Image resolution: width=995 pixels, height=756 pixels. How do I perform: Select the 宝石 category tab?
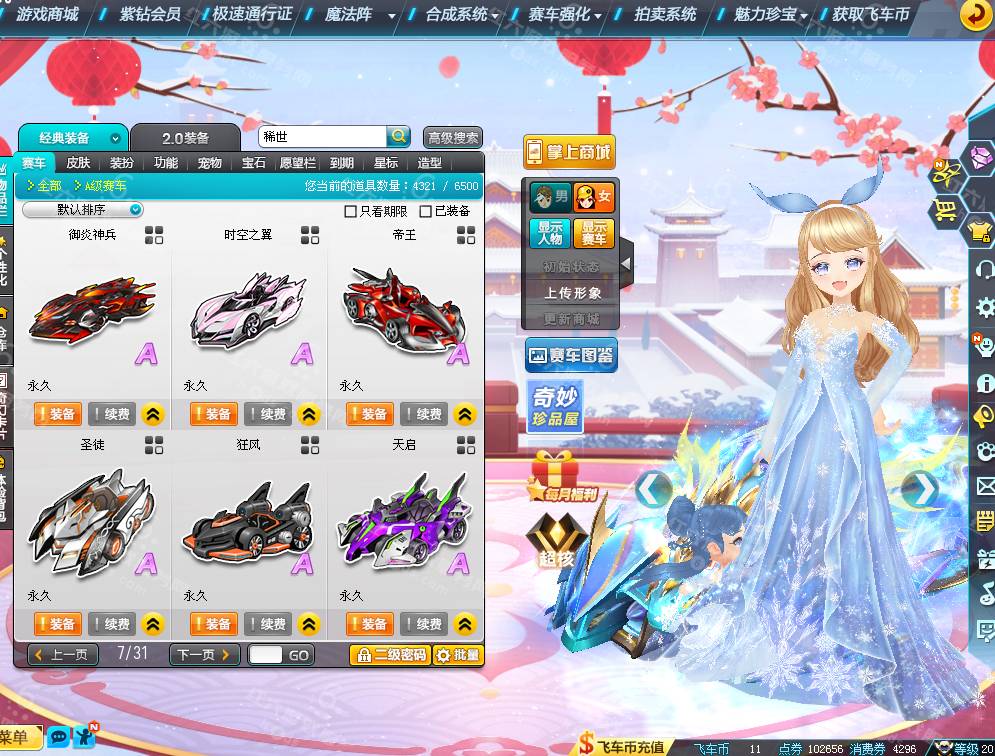[253, 163]
